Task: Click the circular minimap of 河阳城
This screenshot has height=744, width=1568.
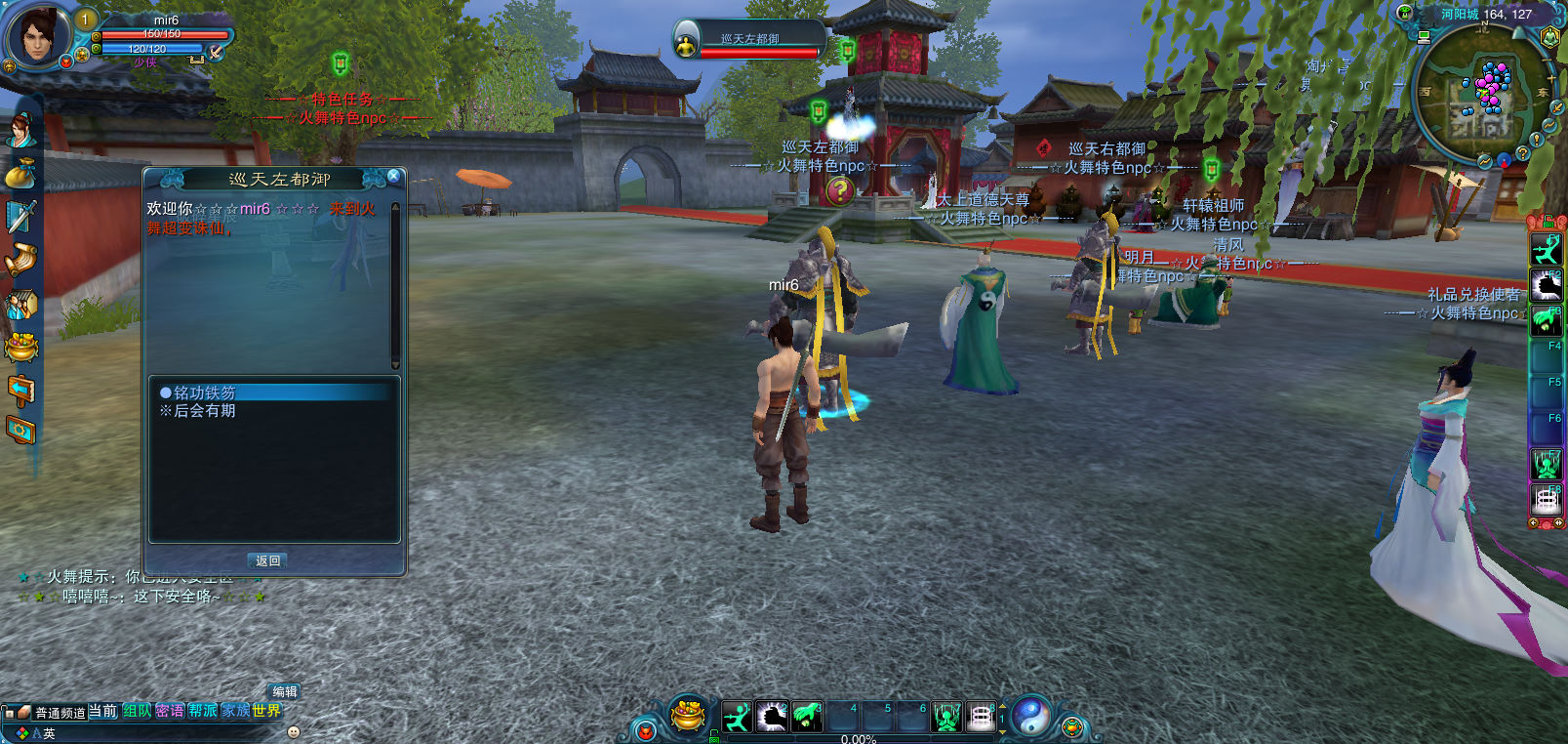Action: coord(1480,95)
